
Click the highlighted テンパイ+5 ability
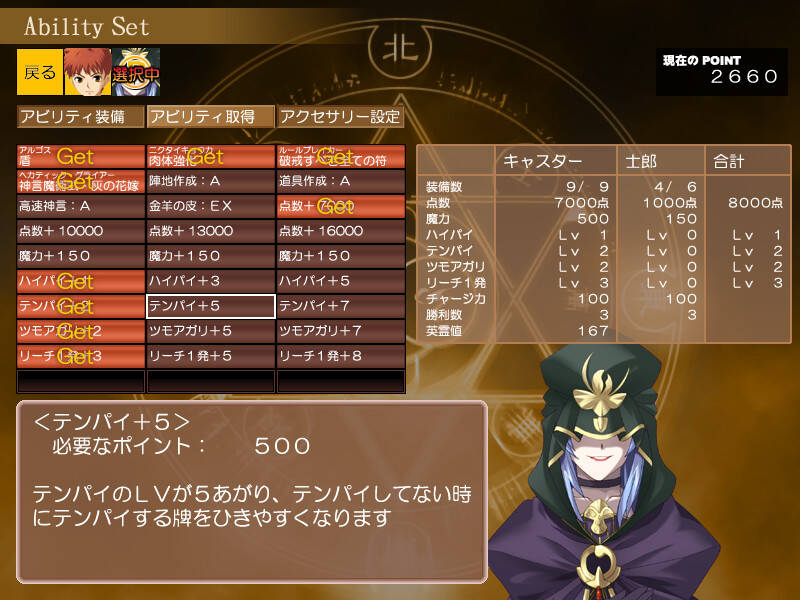[x=211, y=306]
